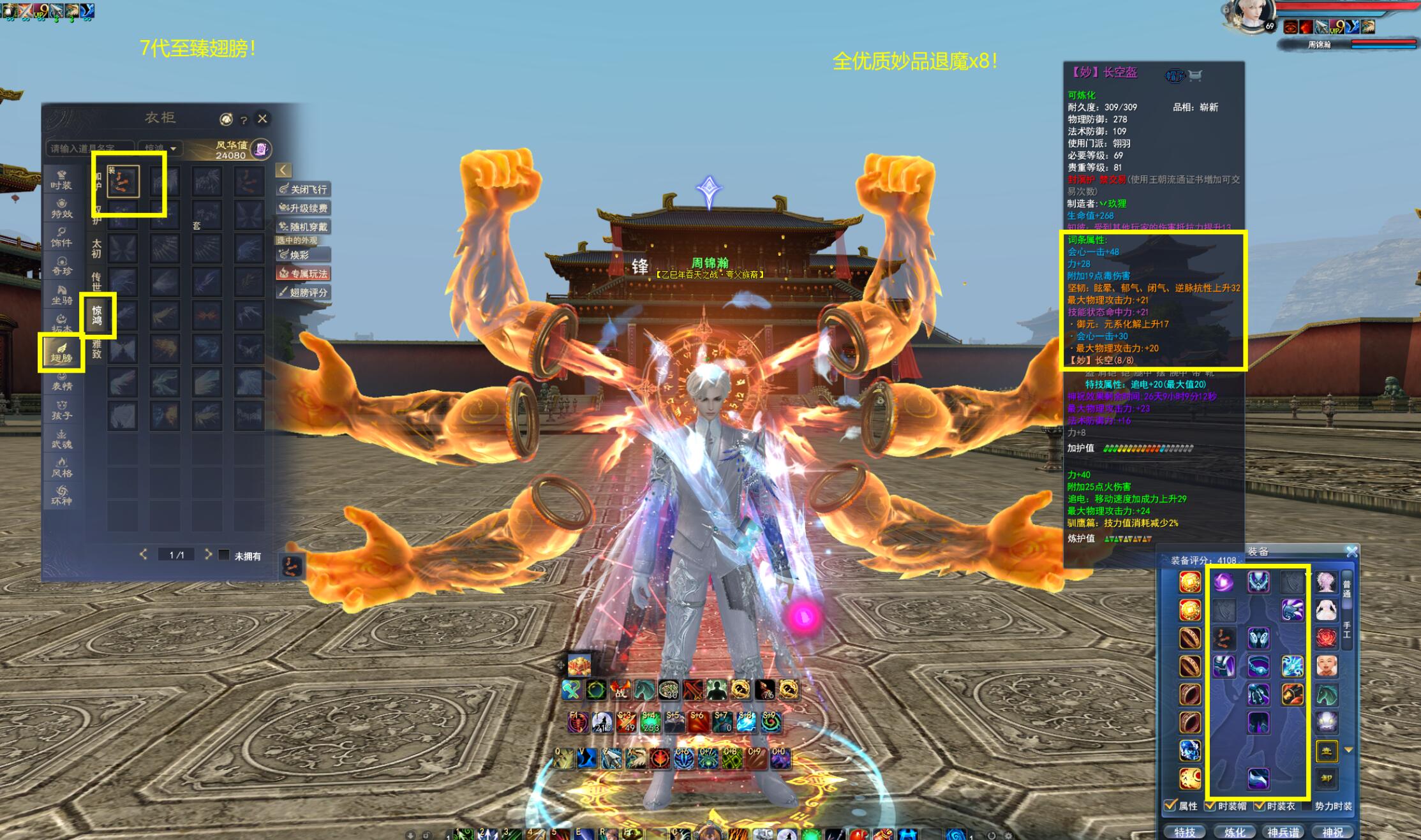This screenshot has width=1421, height=840.
Task: Open 升级续费 upgrade renewal
Action: coord(304,208)
